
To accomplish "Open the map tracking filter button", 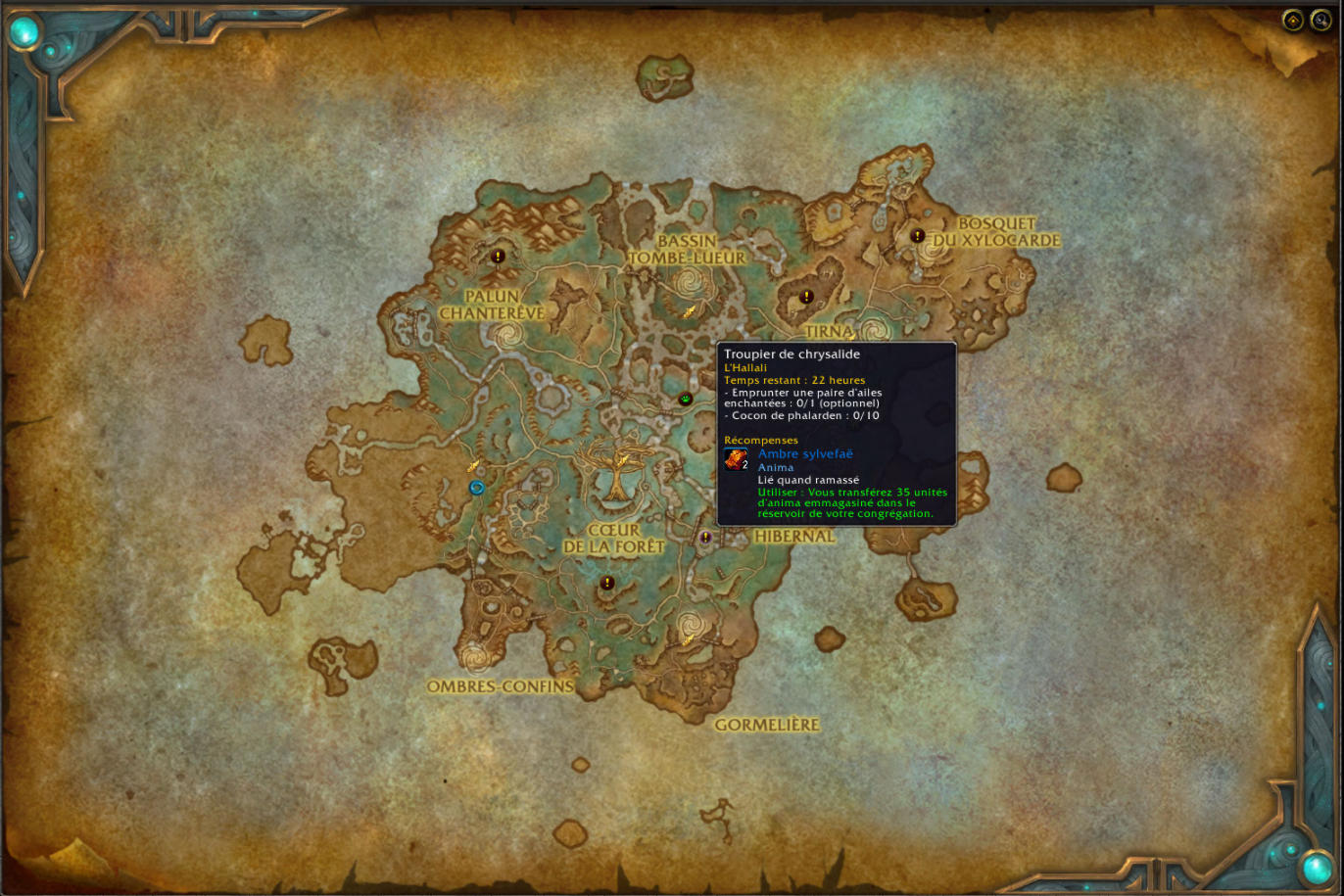I will [1293, 21].
